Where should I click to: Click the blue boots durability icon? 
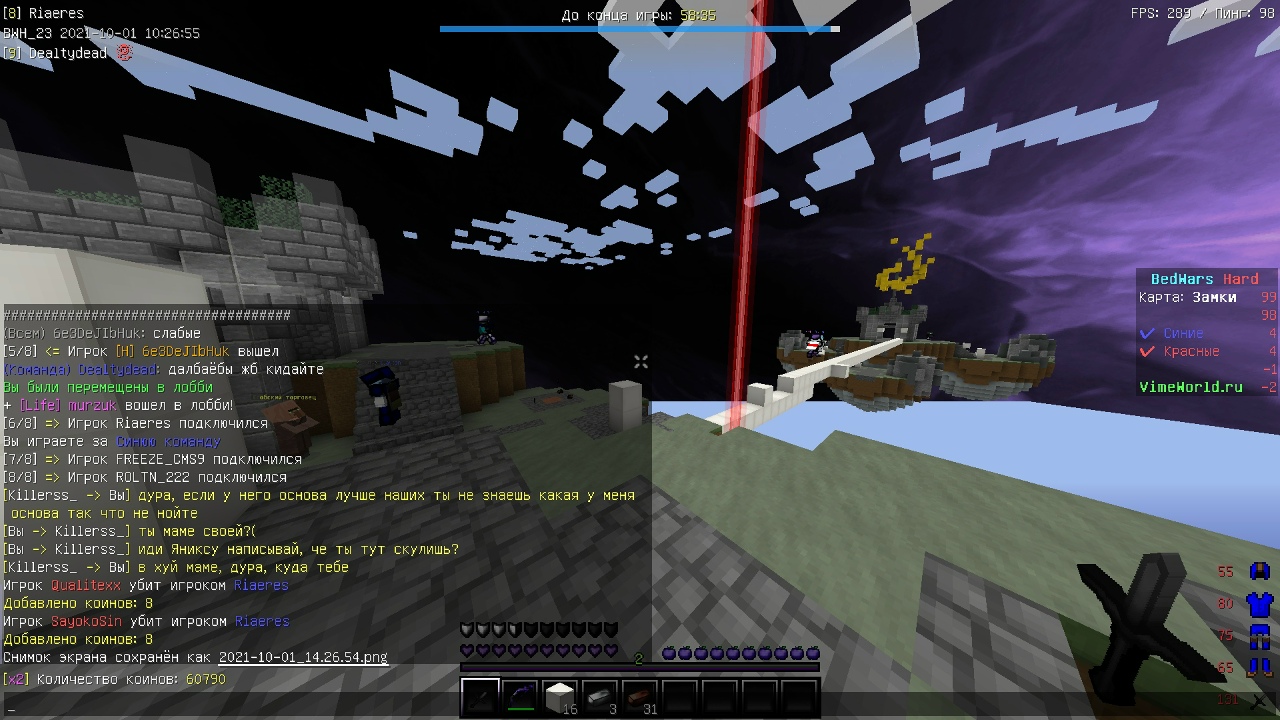click(1259, 667)
